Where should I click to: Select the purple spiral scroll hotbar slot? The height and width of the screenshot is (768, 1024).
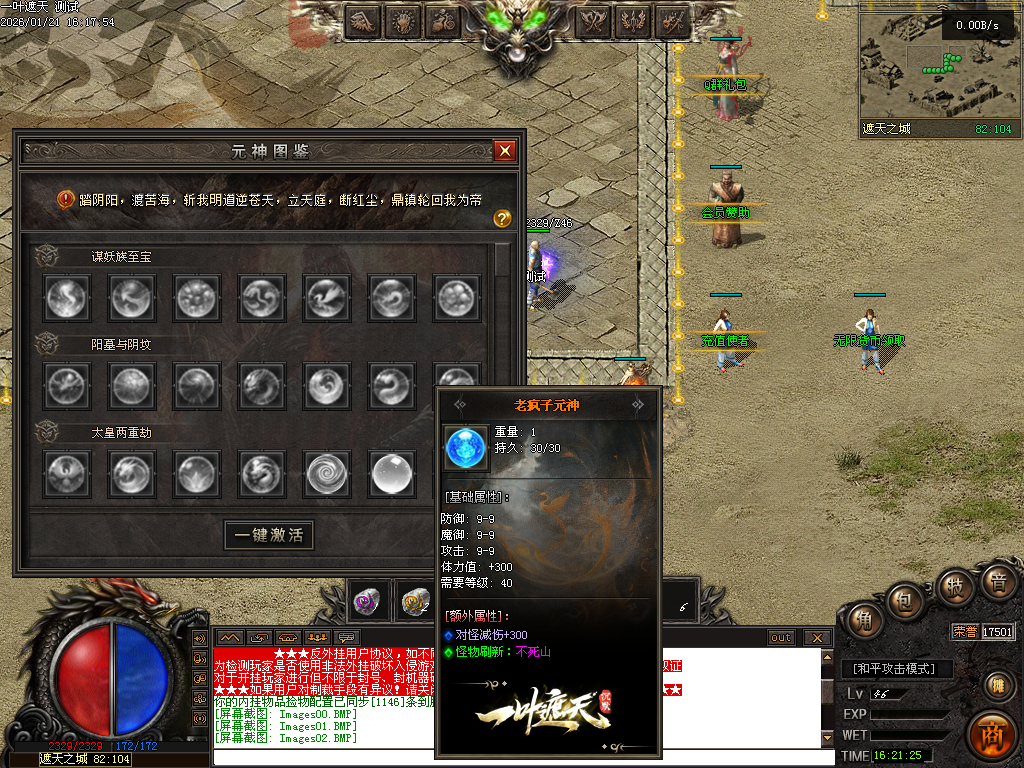[366, 600]
